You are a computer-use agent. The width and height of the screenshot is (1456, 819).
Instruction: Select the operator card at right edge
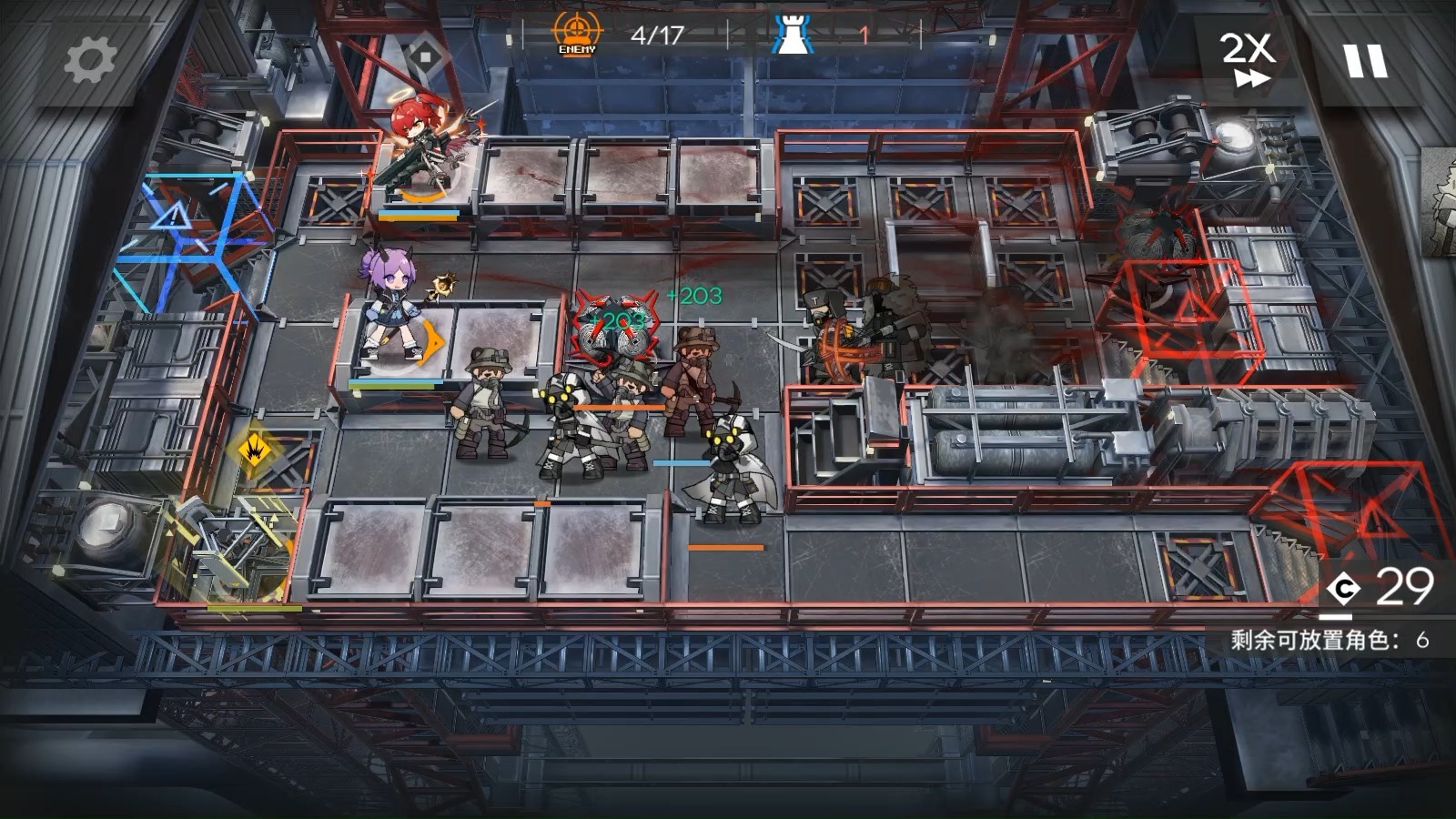point(1439,202)
